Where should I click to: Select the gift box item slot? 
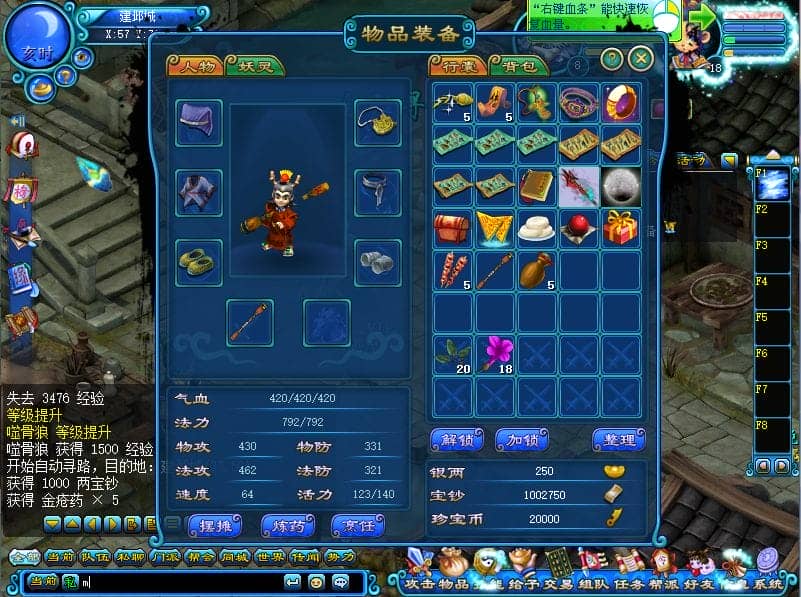pos(620,228)
